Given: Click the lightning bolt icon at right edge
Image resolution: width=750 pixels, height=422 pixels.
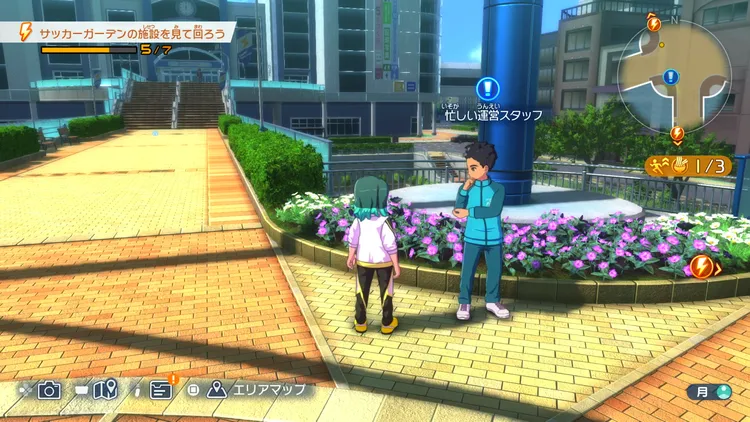Looking at the screenshot, I should [x=701, y=266].
